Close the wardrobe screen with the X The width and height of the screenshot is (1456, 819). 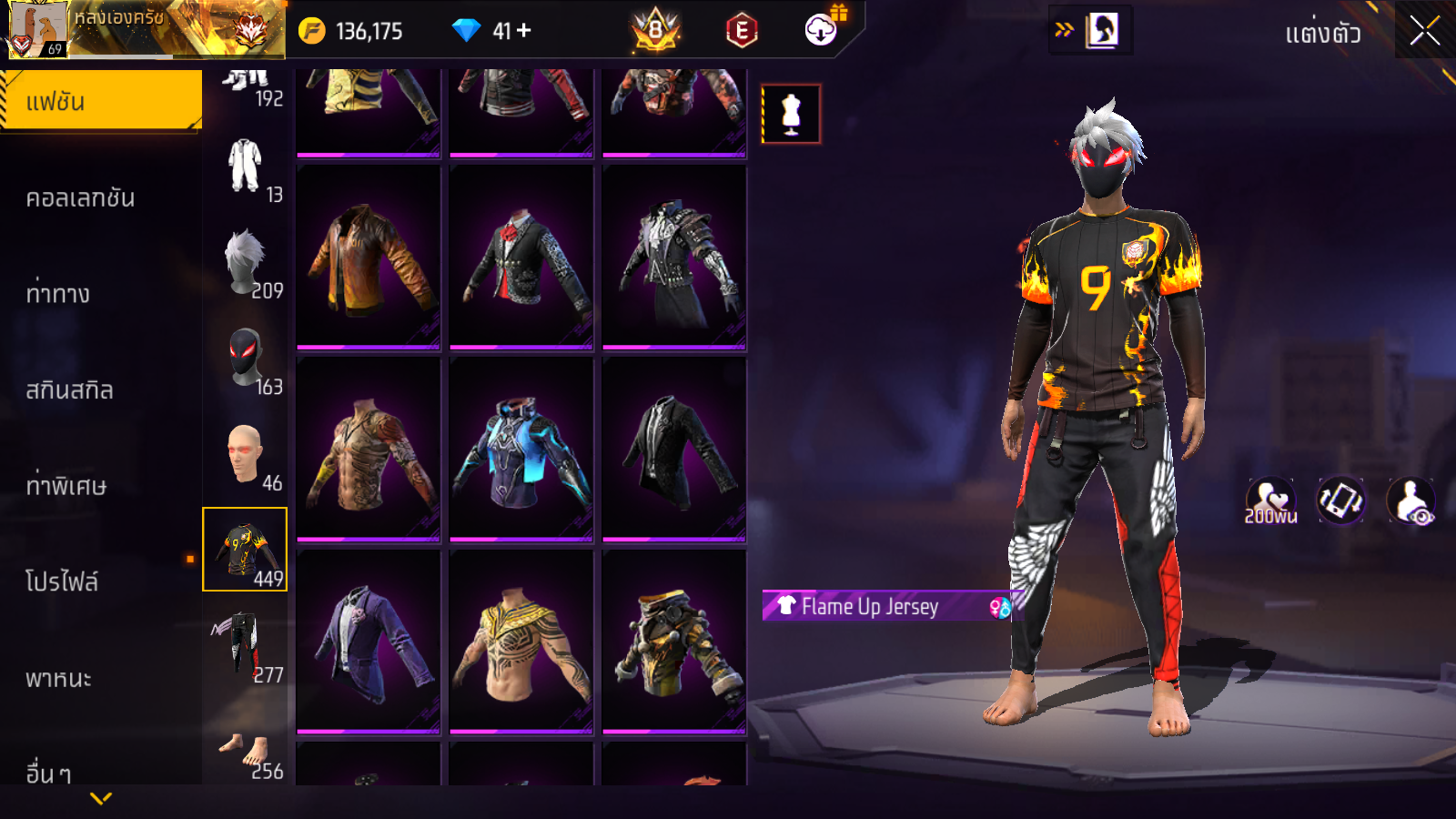(1424, 31)
